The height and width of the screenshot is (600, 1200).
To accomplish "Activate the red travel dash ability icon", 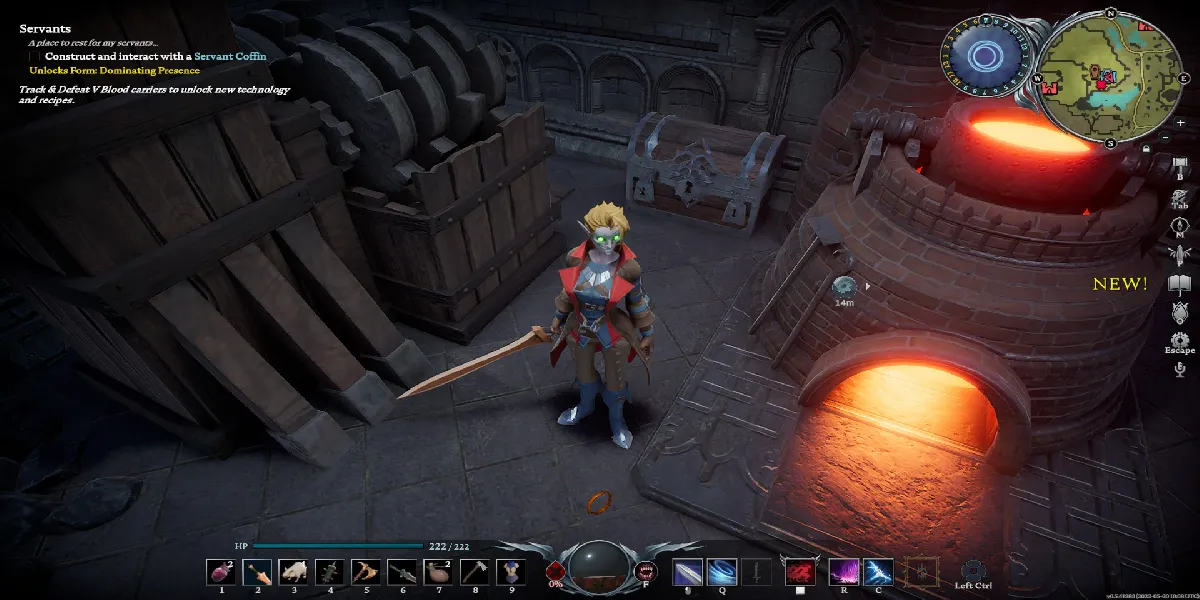I will pyautogui.click(x=799, y=572).
